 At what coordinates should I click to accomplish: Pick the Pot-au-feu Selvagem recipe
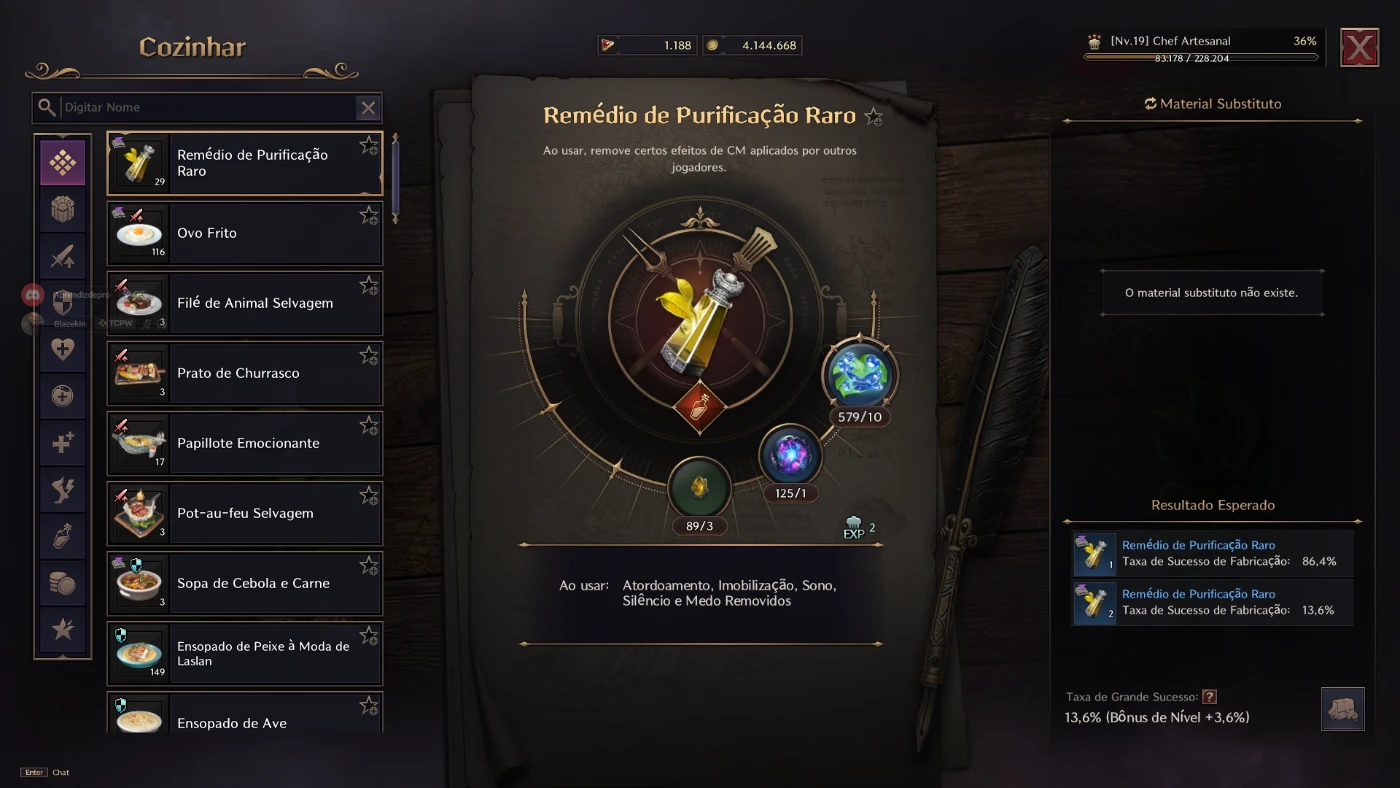point(244,513)
